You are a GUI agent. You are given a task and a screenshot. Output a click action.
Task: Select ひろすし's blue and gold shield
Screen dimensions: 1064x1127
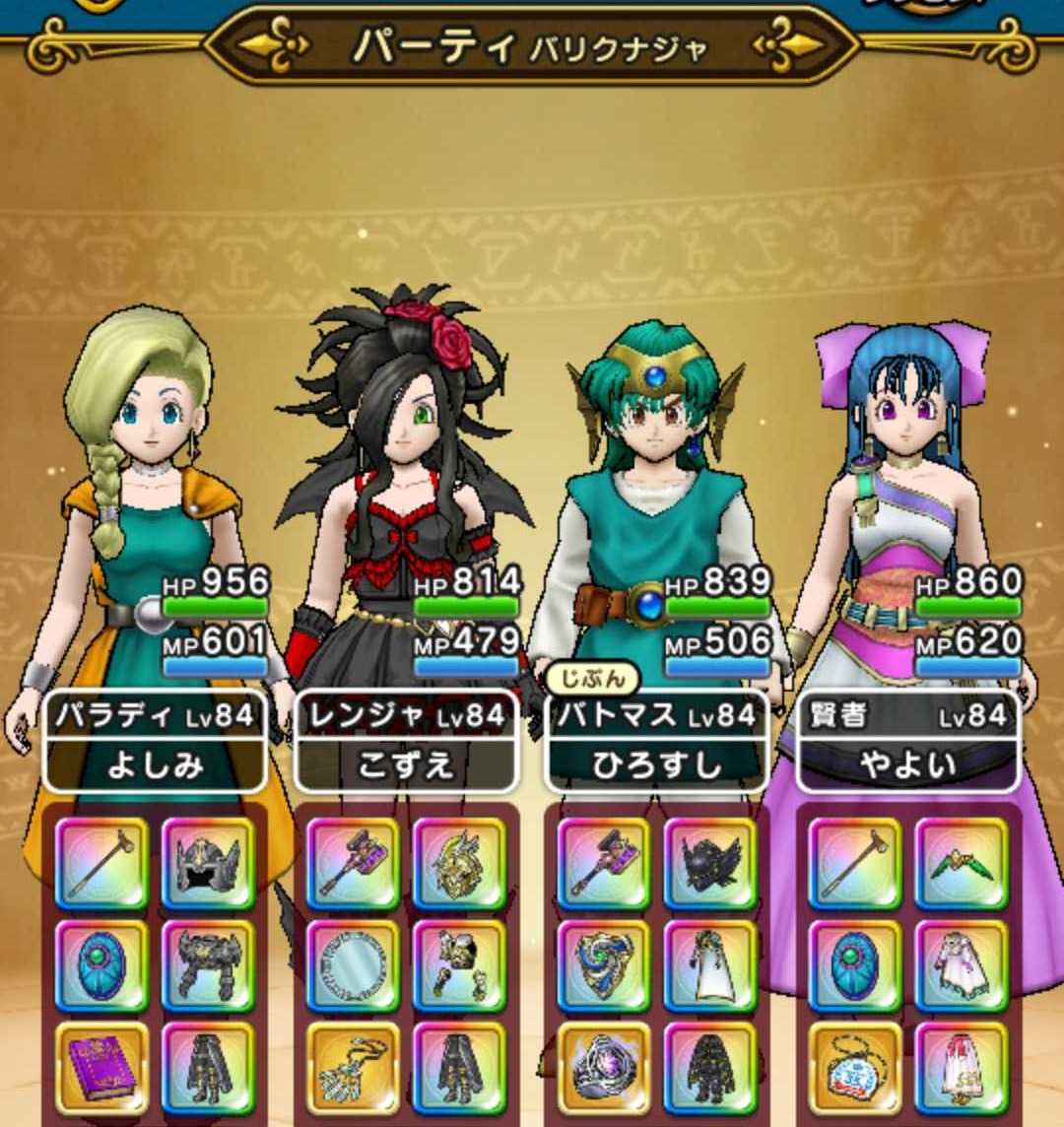click(604, 966)
